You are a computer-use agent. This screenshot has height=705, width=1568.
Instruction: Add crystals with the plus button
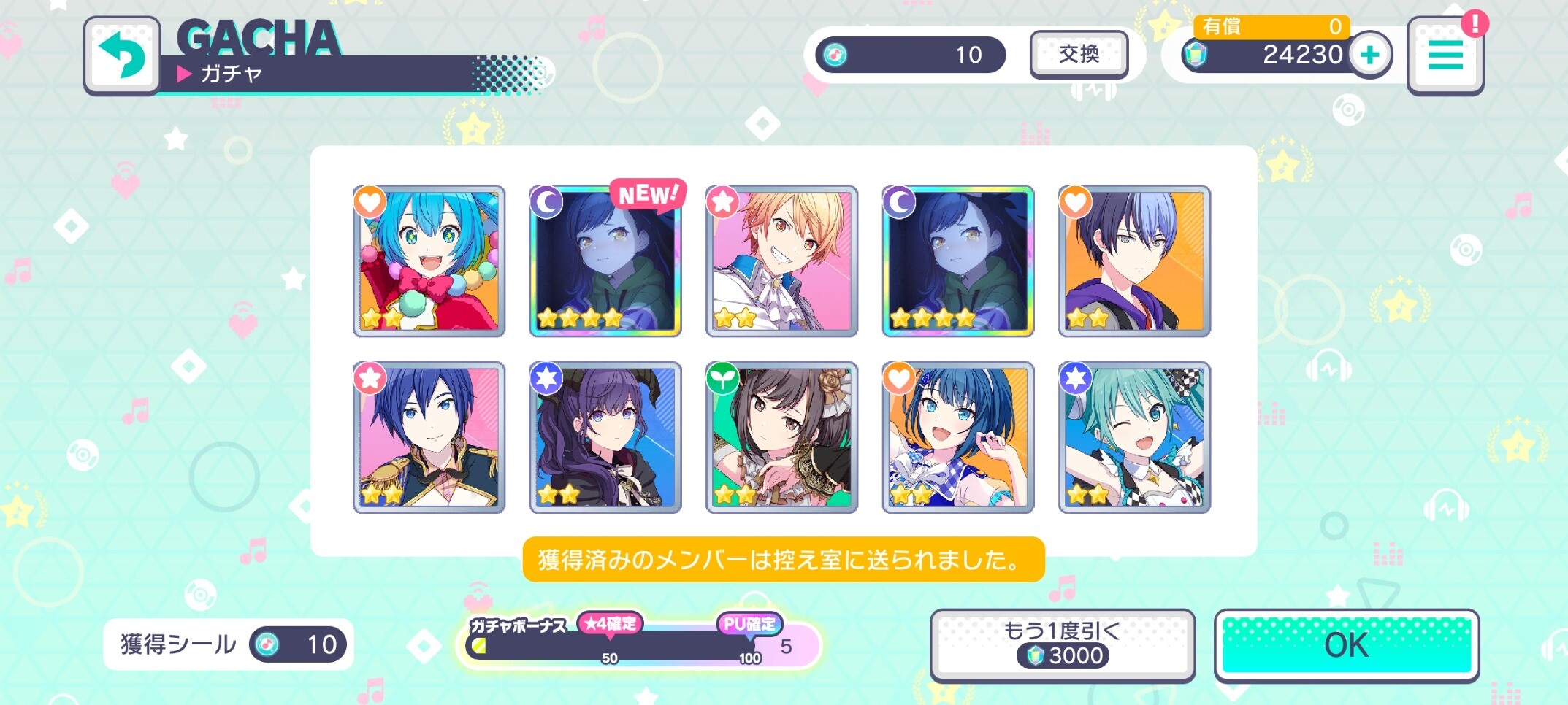pyautogui.click(x=1370, y=55)
